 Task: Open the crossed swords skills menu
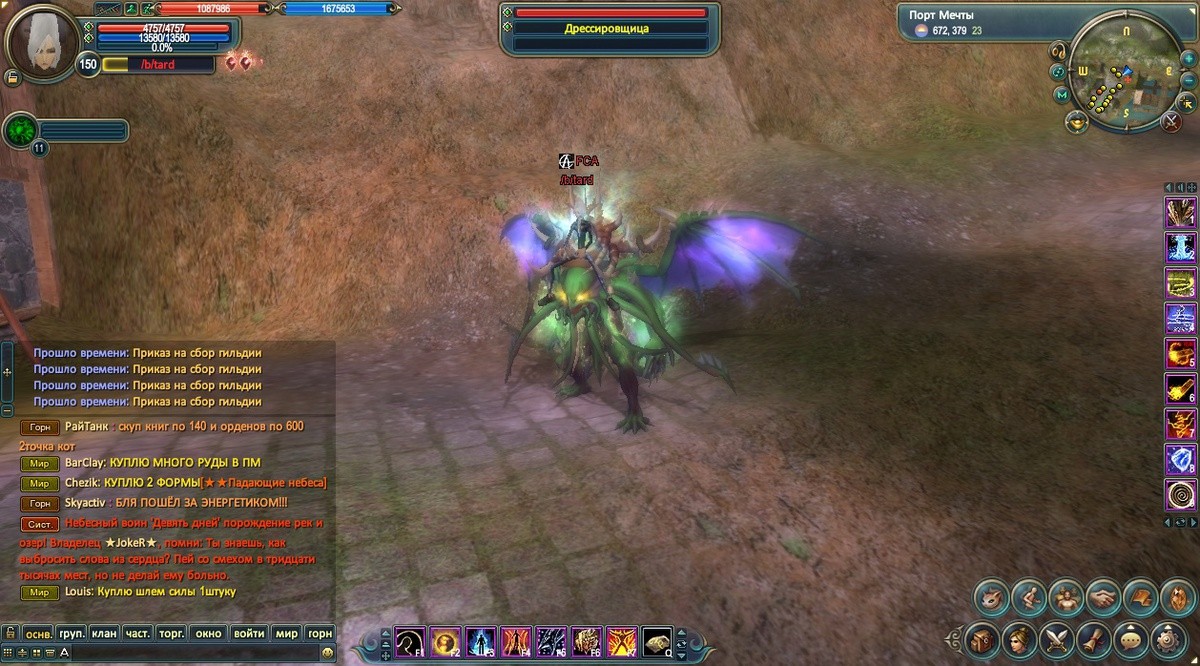point(1056,637)
